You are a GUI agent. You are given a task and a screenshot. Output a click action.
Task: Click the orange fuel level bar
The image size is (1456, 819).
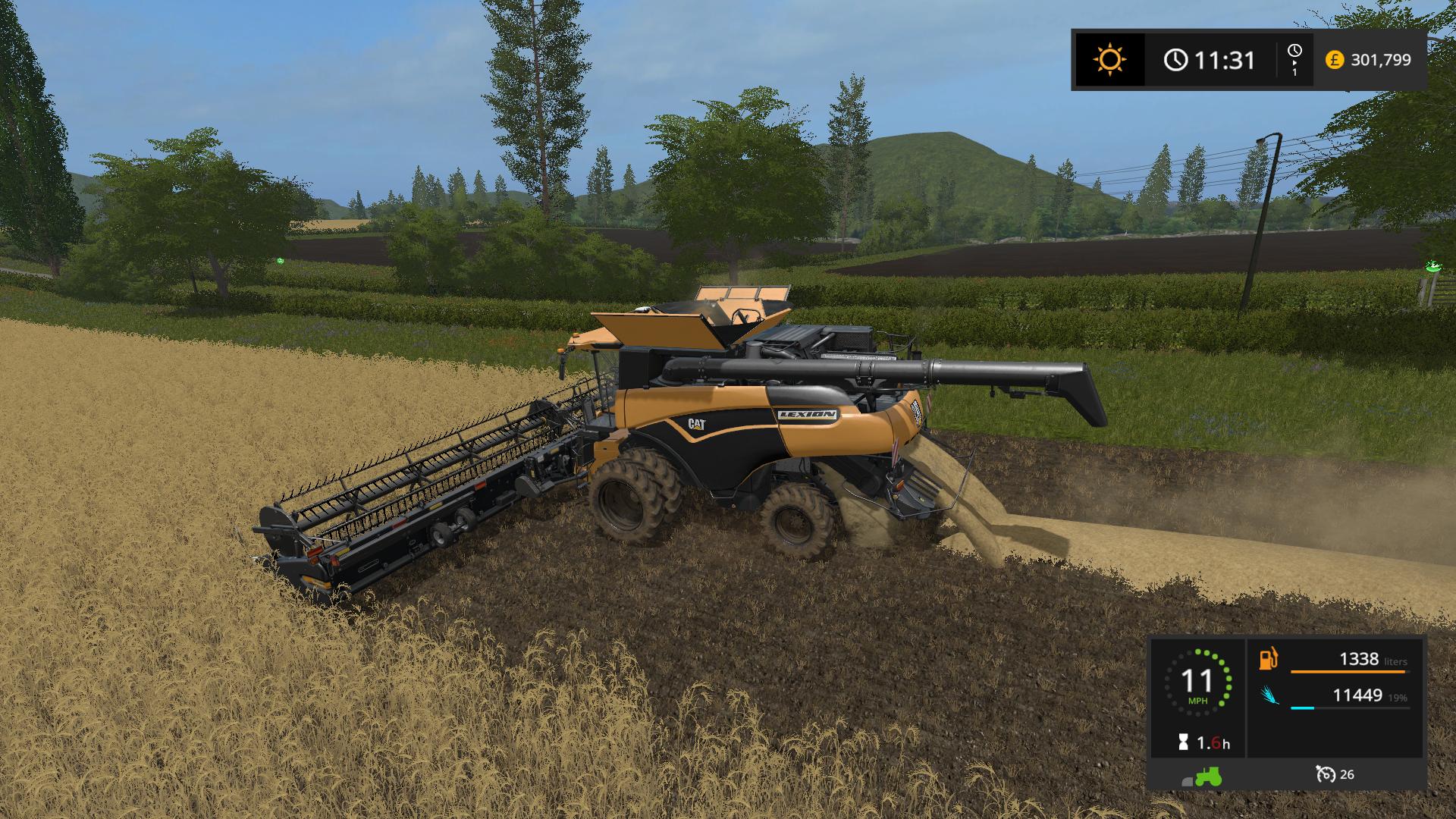(1348, 672)
